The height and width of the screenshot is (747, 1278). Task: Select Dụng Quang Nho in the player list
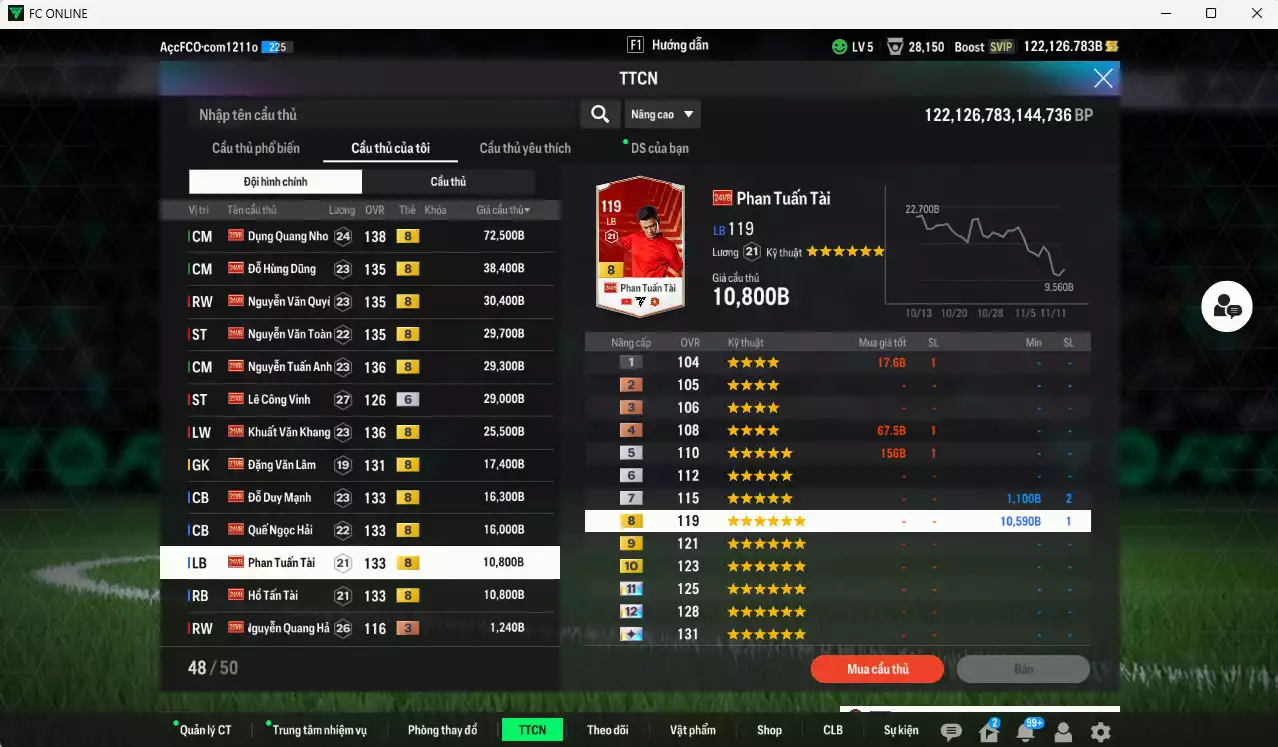(x=288, y=236)
